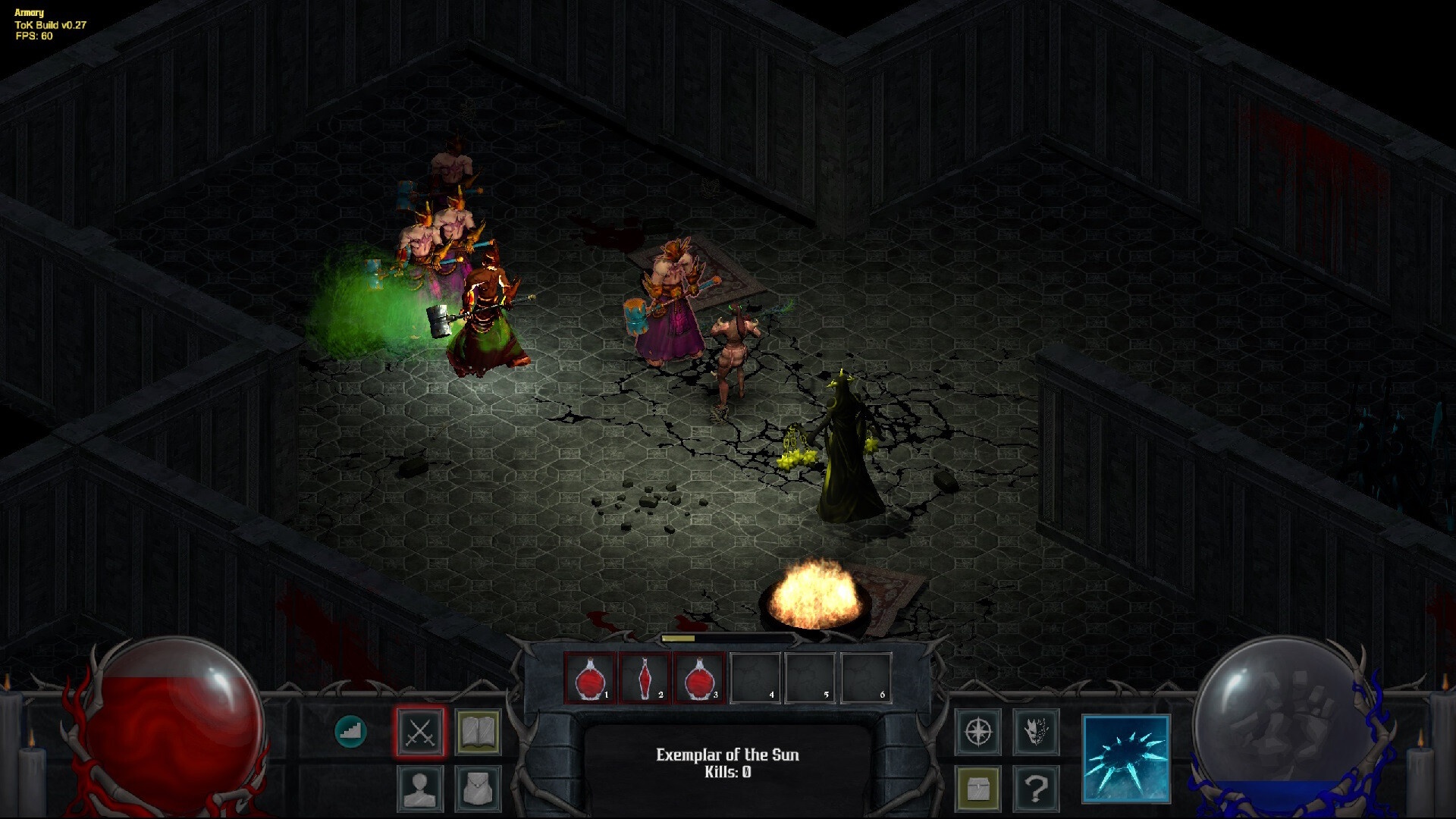This screenshot has height=819, width=1456.
Task: Open the backpack inventory
Action: [x=478, y=789]
